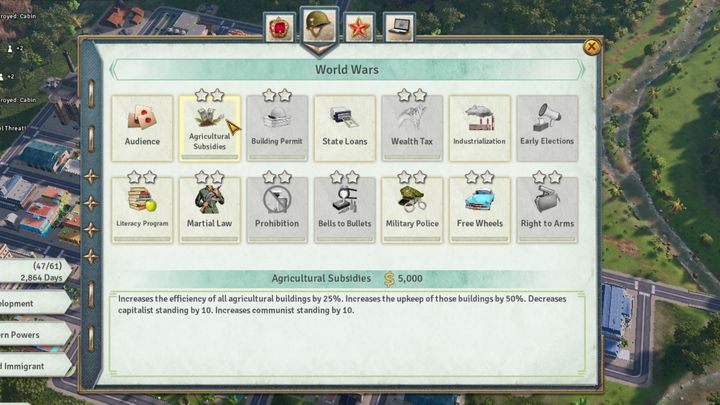Choose the Industrialization edict
Screen dimensions: 720x405
[x=479, y=127]
